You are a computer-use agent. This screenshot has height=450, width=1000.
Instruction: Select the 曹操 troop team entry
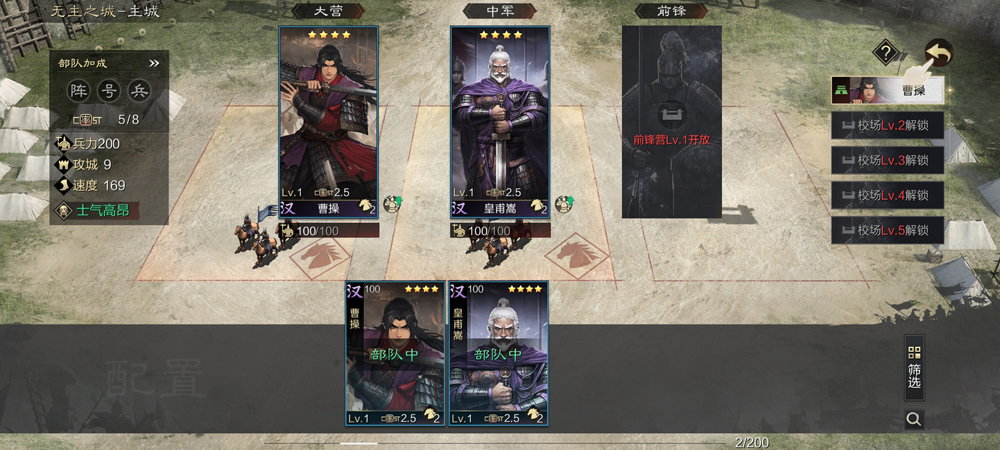coord(888,91)
